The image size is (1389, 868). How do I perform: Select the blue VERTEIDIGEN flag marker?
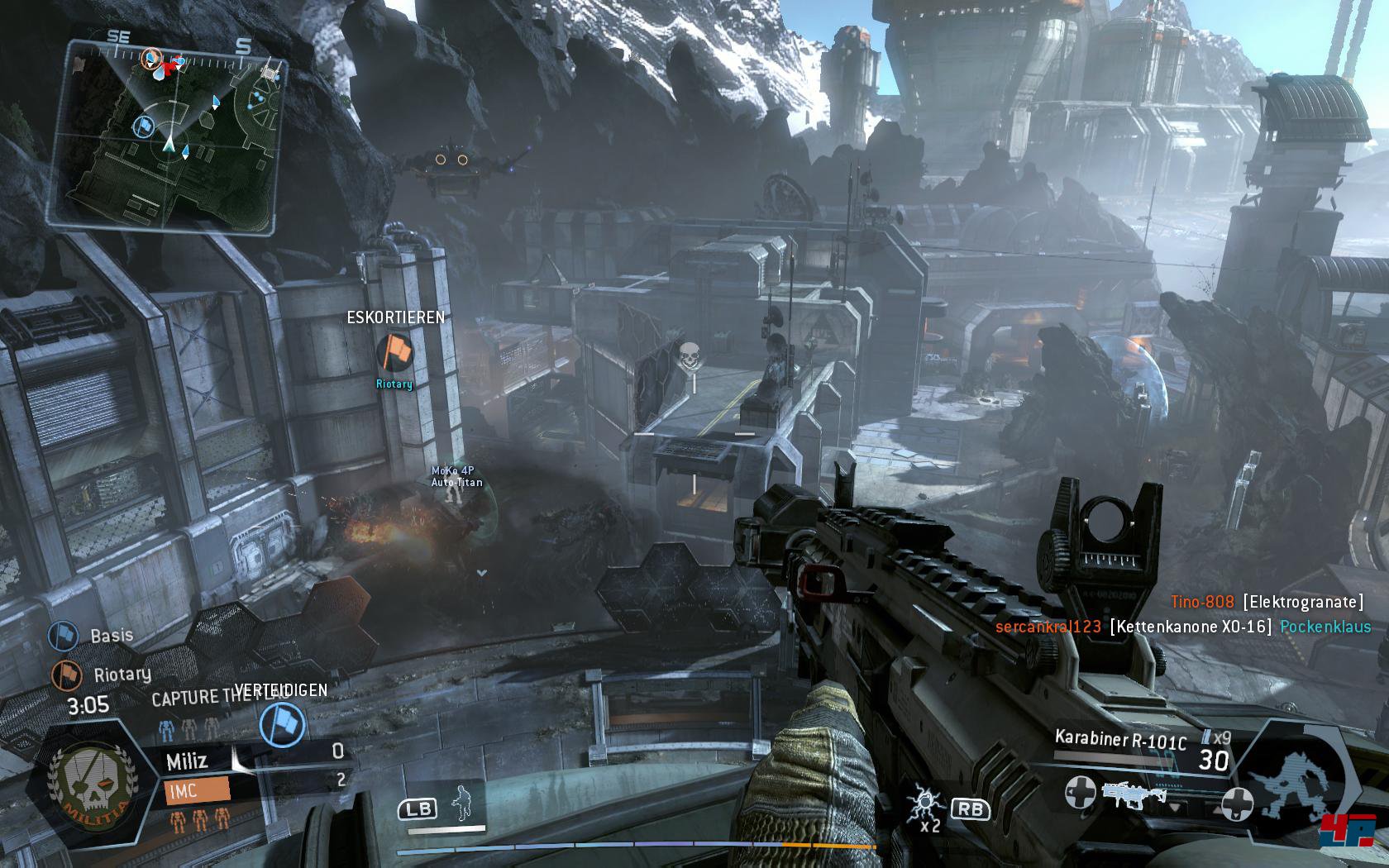tap(282, 724)
